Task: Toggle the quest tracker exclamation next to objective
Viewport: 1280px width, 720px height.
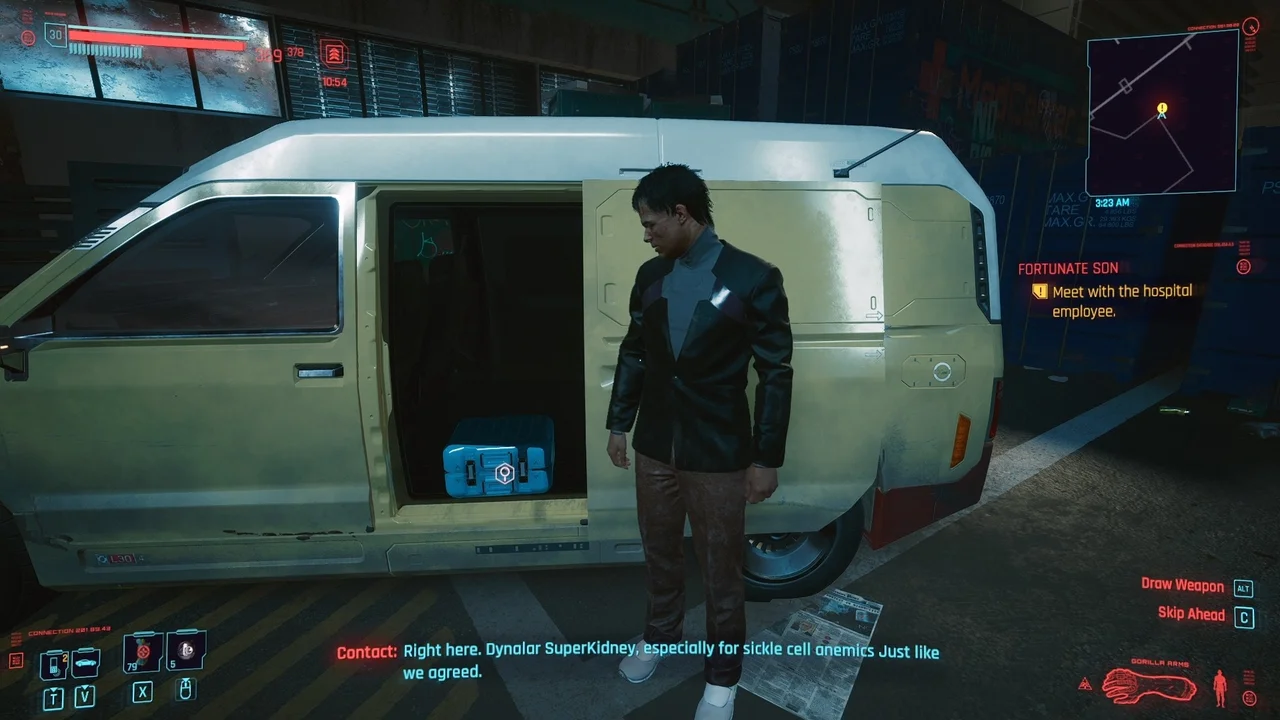Action: [1040, 291]
